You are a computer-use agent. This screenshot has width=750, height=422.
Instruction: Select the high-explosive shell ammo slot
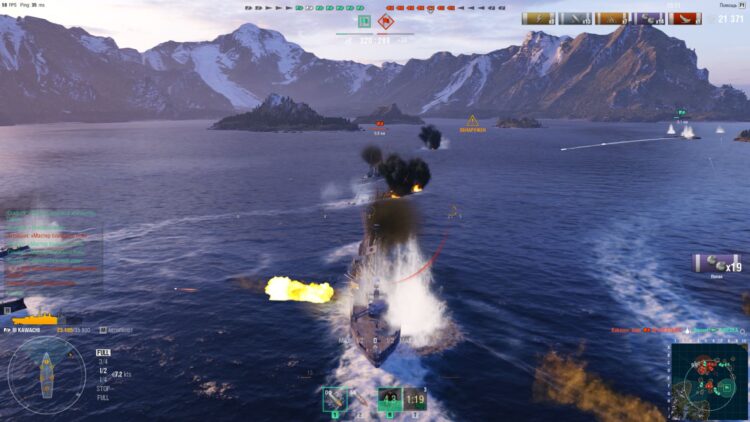(333, 399)
